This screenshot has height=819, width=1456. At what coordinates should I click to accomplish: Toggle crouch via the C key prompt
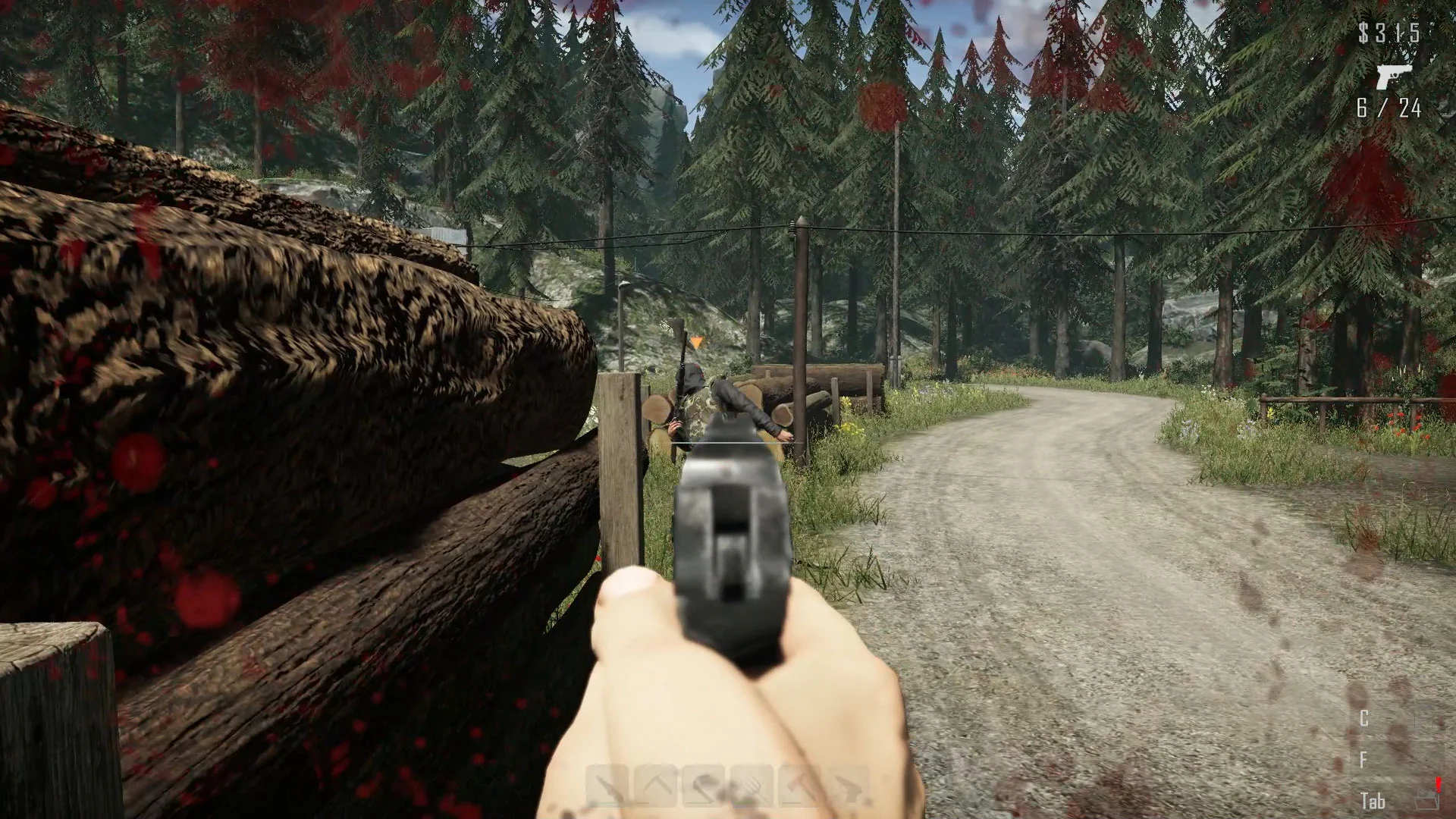coord(1363,718)
